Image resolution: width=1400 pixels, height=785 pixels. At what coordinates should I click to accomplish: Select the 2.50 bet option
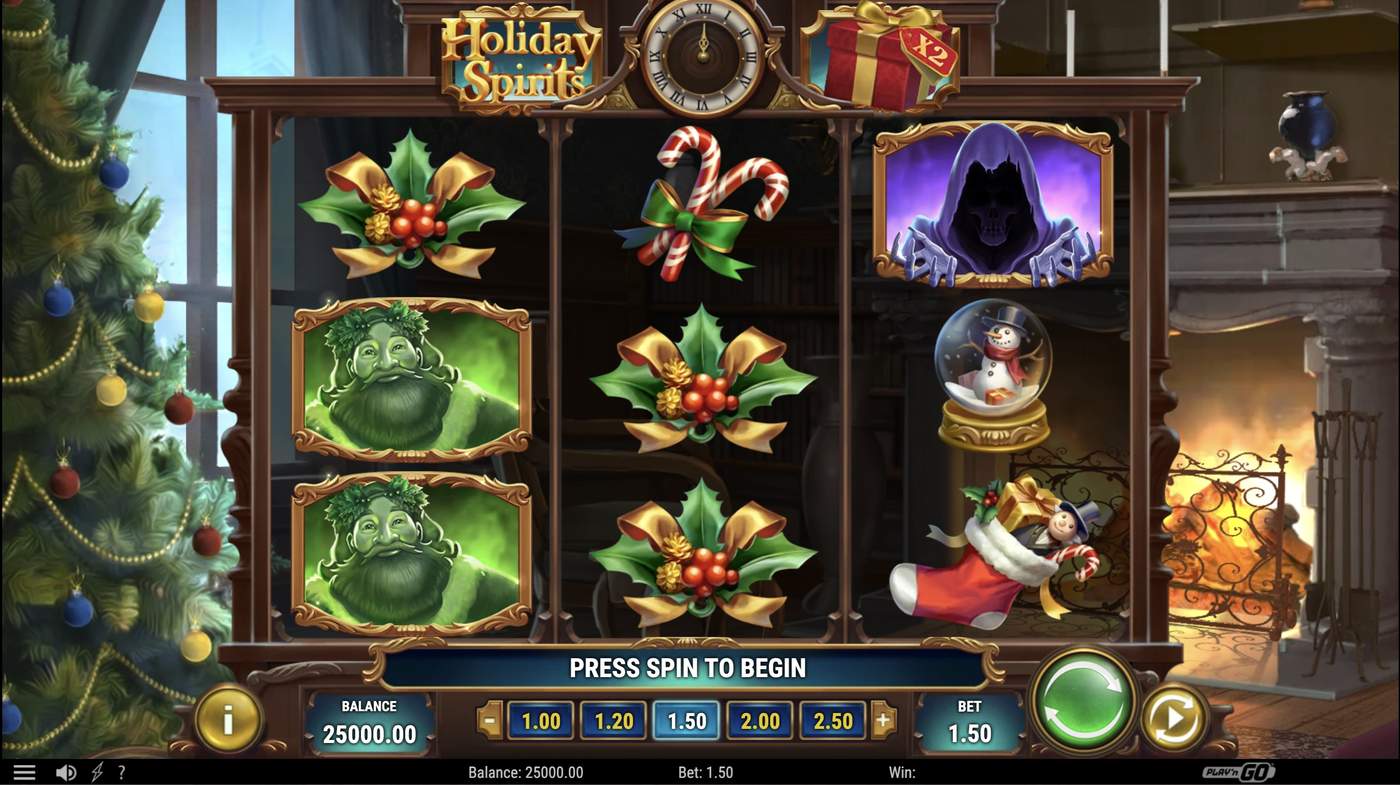coord(833,720)
